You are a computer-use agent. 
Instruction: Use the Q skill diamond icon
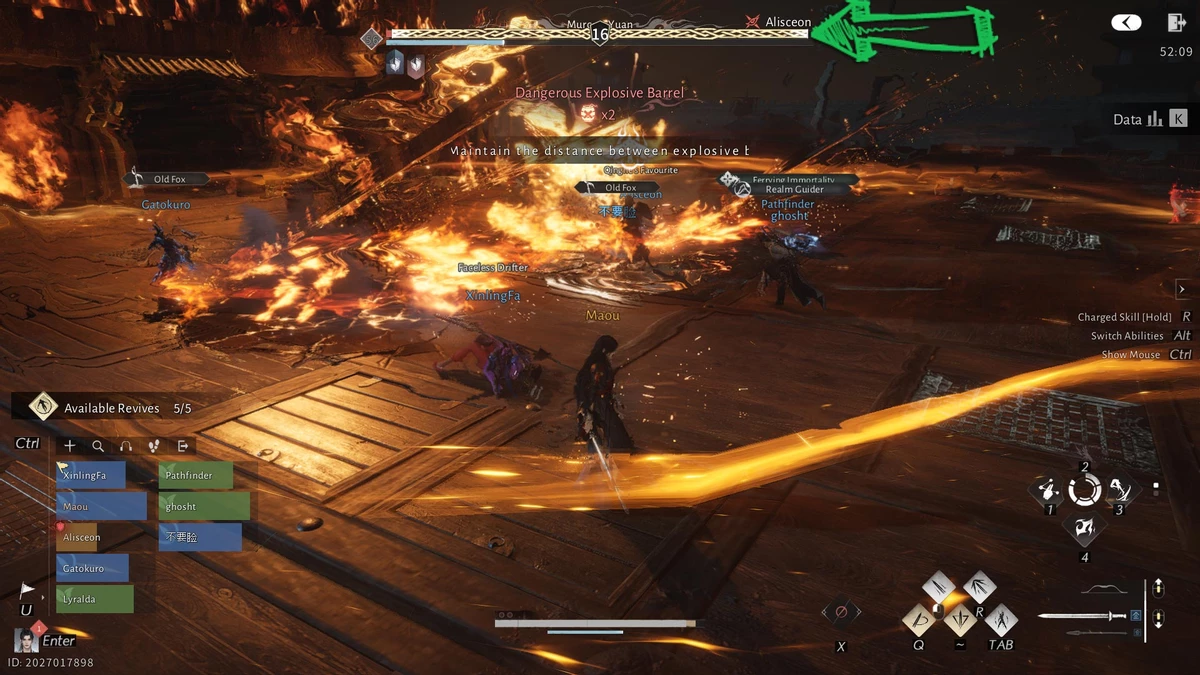tap(920, 621)
